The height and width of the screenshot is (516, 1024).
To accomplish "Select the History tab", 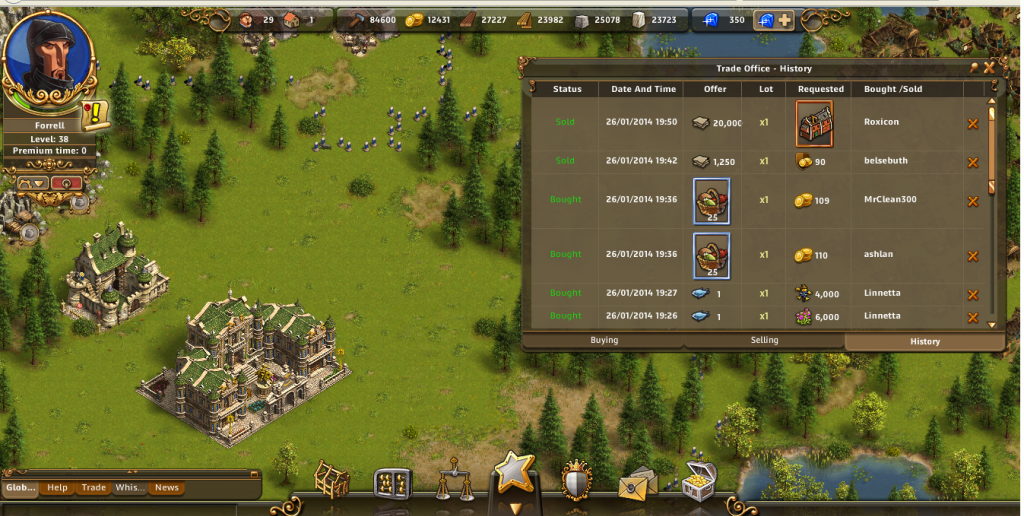I will [x=924, y=341].
